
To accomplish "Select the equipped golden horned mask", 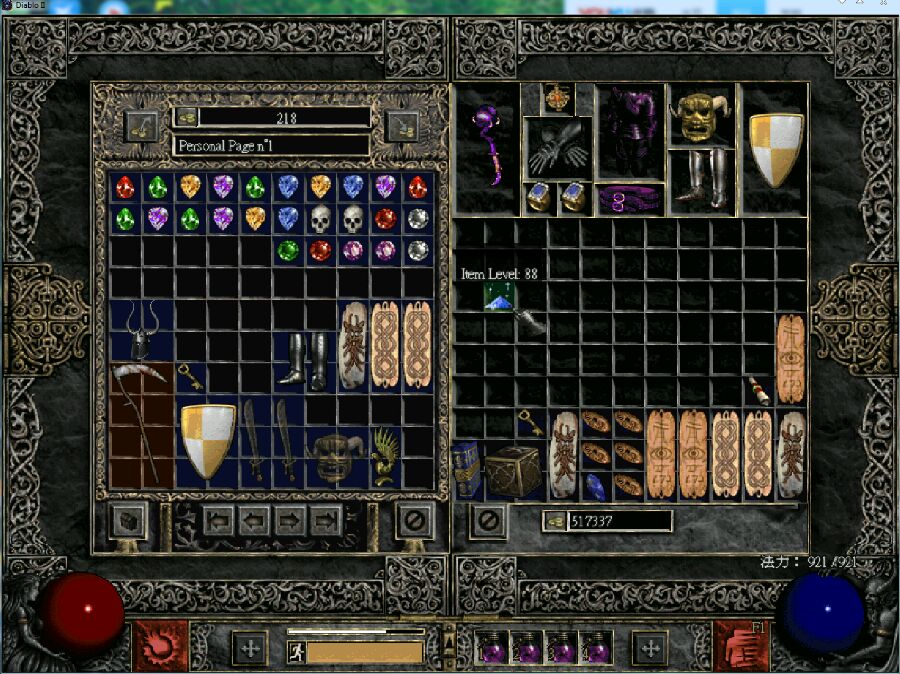I will [699, 116].
